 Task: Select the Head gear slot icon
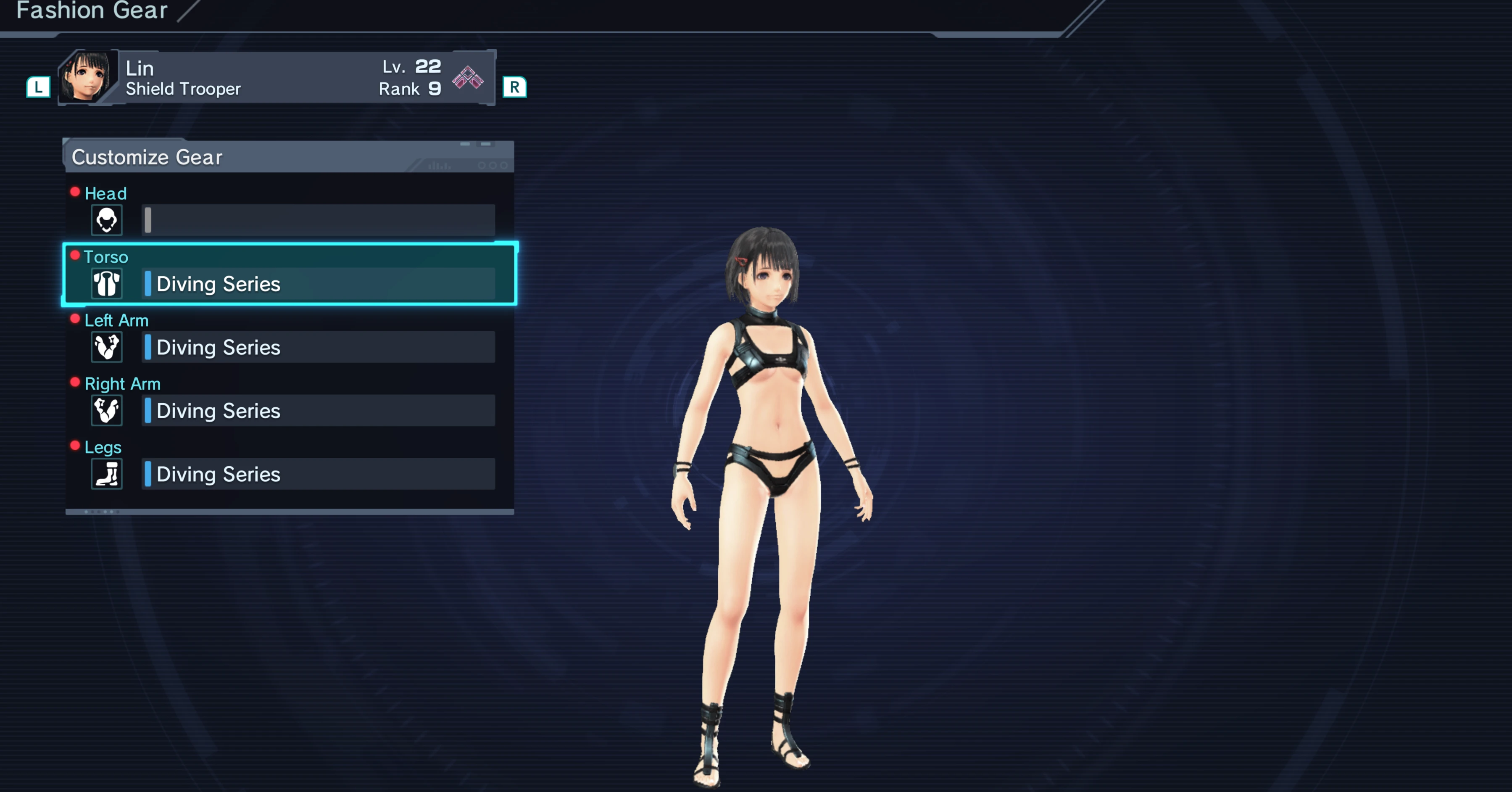point(106,220)
